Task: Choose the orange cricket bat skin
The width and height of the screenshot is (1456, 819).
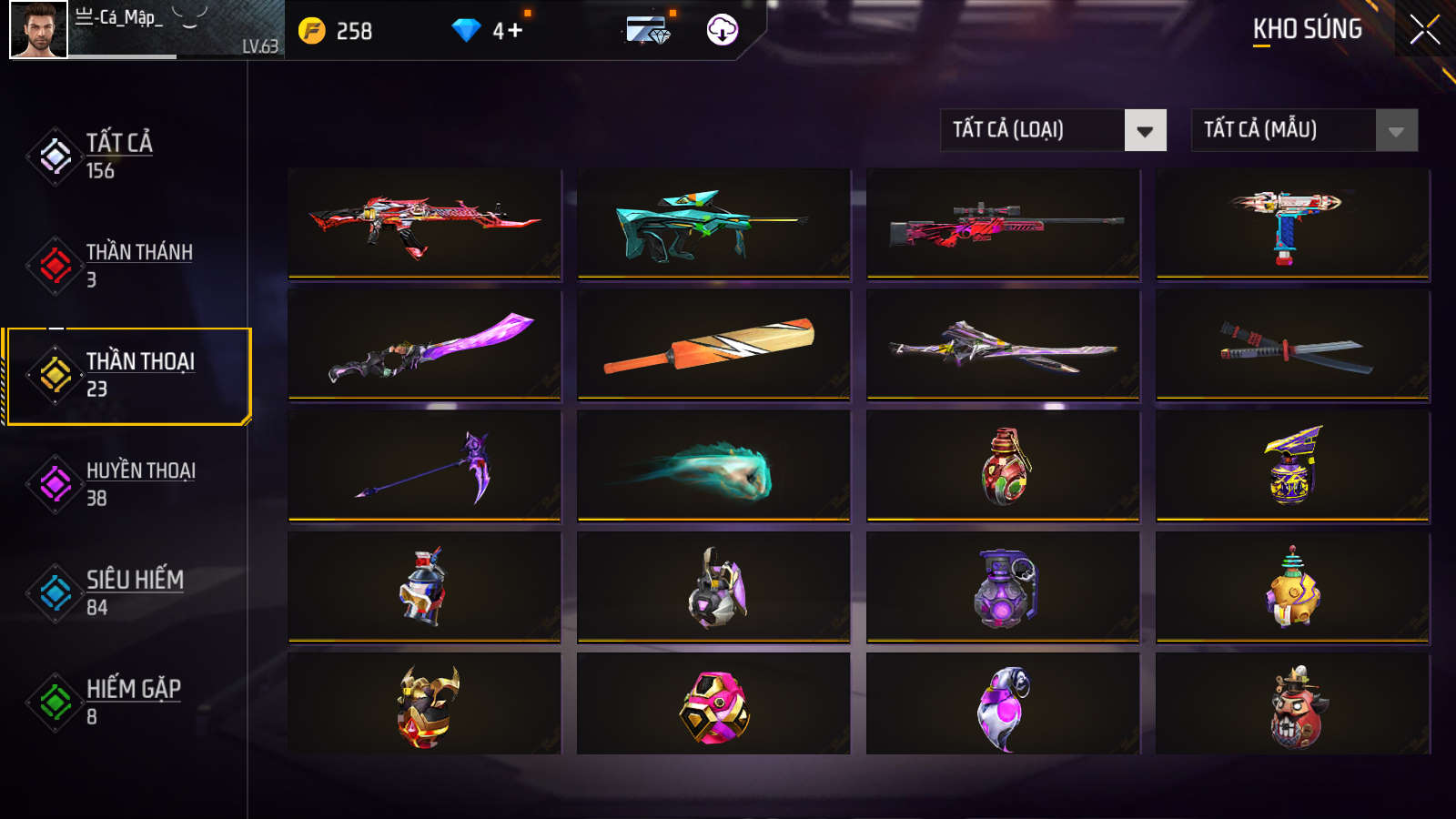Action: [713, 345]
